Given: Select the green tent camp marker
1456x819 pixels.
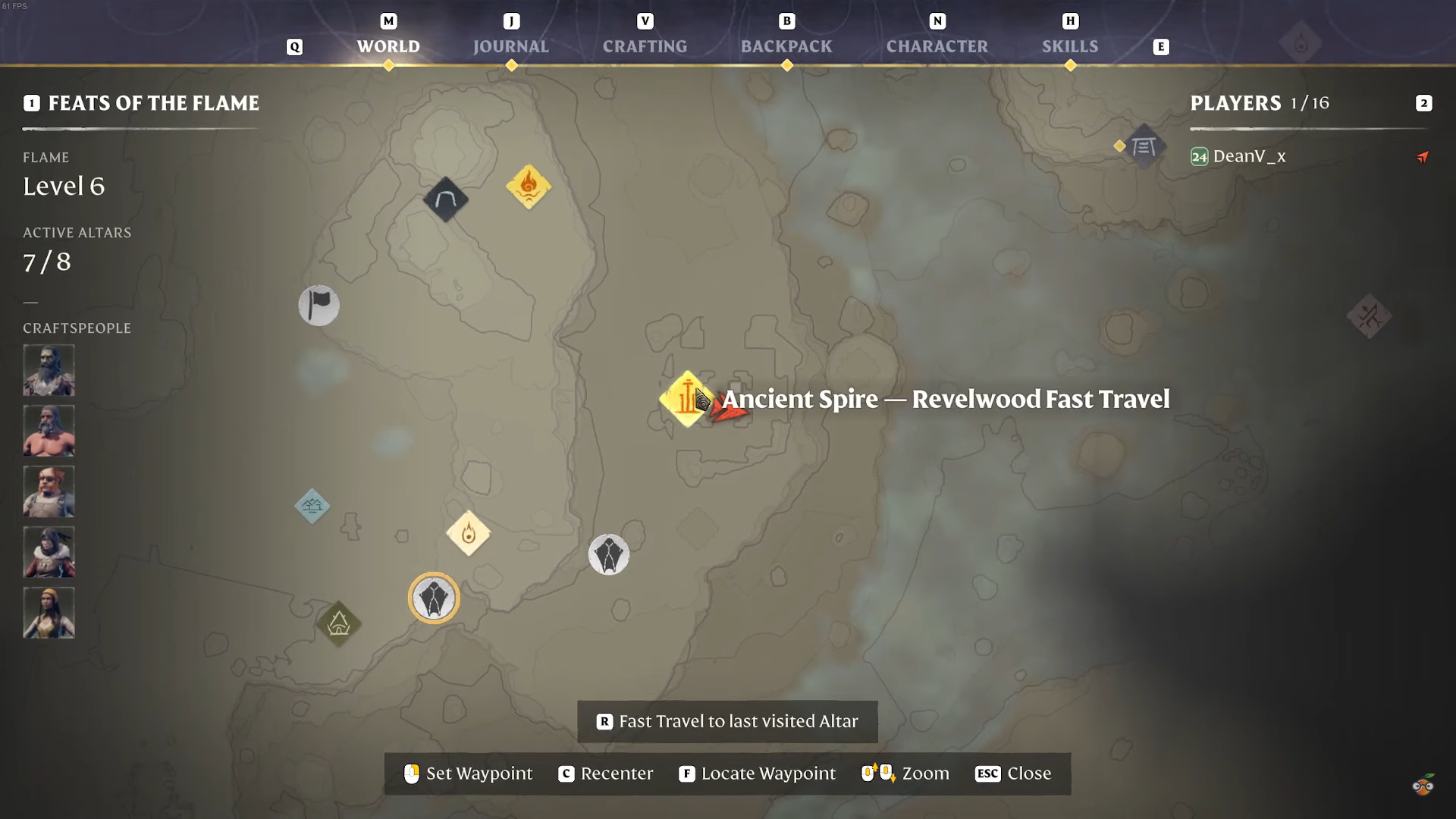Looking at the screenshot, I should click(338, 624).
